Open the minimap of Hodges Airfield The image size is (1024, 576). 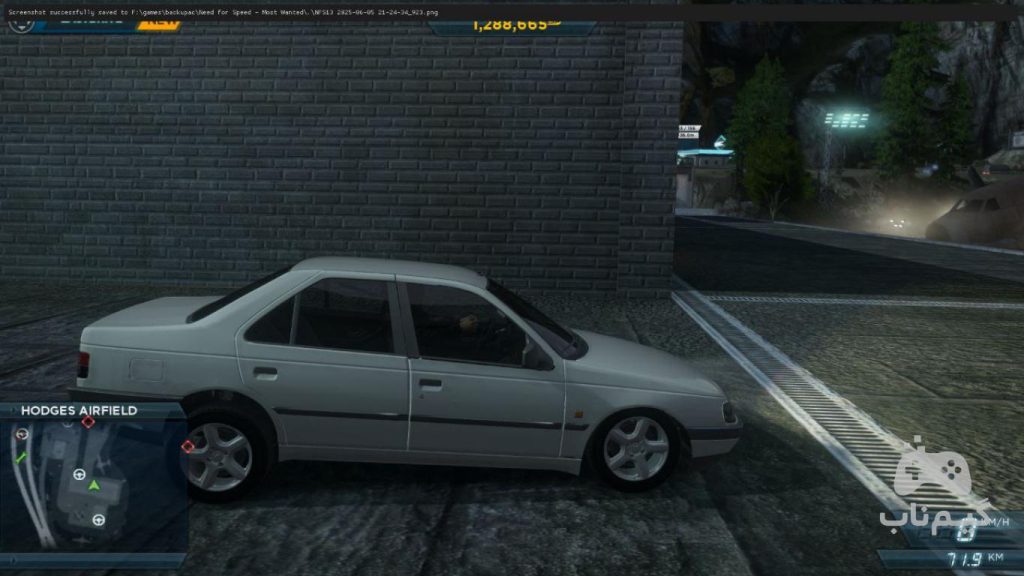(95, 487)
